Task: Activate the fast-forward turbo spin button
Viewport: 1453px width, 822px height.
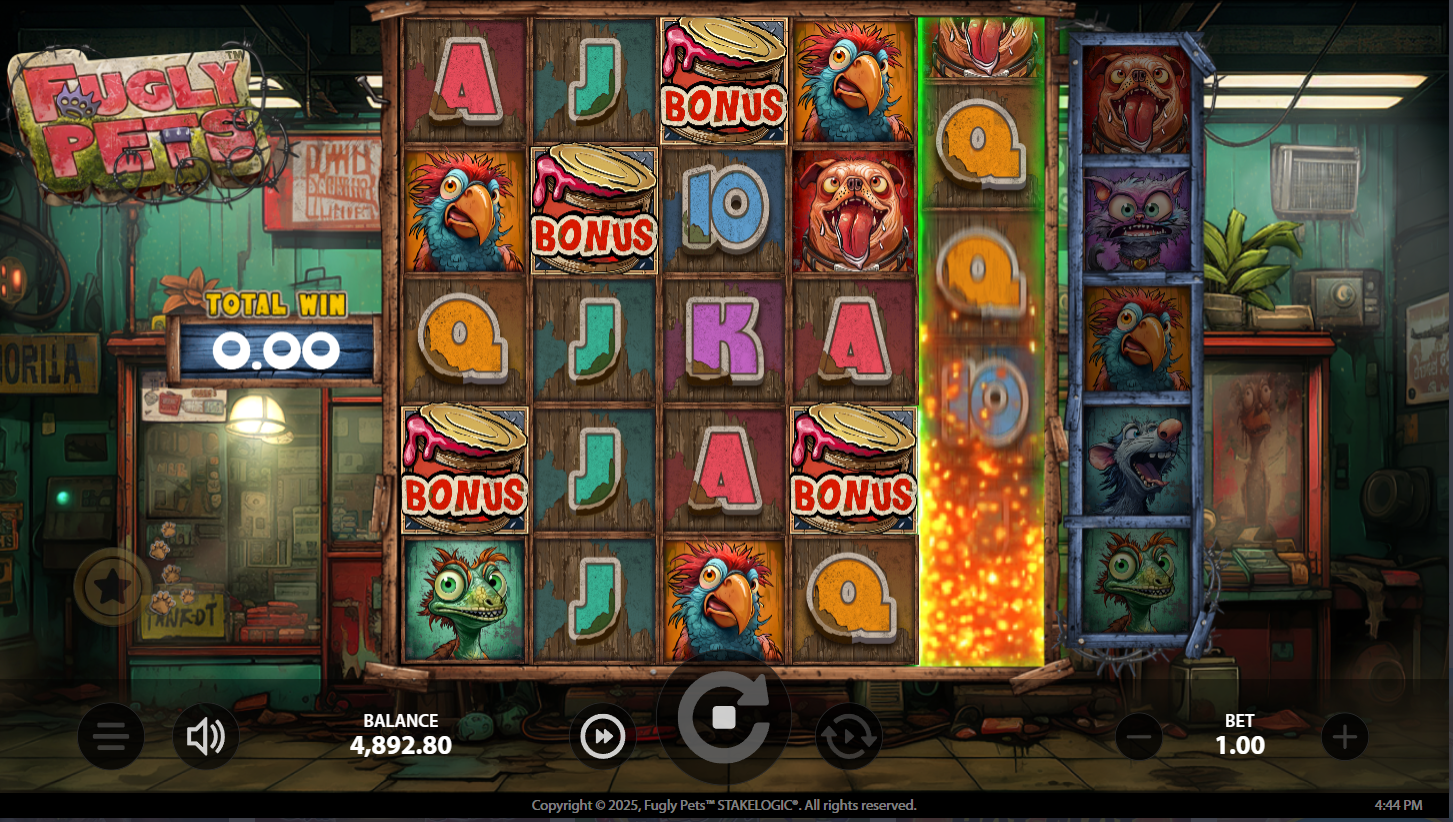Action: click(603, 737)
